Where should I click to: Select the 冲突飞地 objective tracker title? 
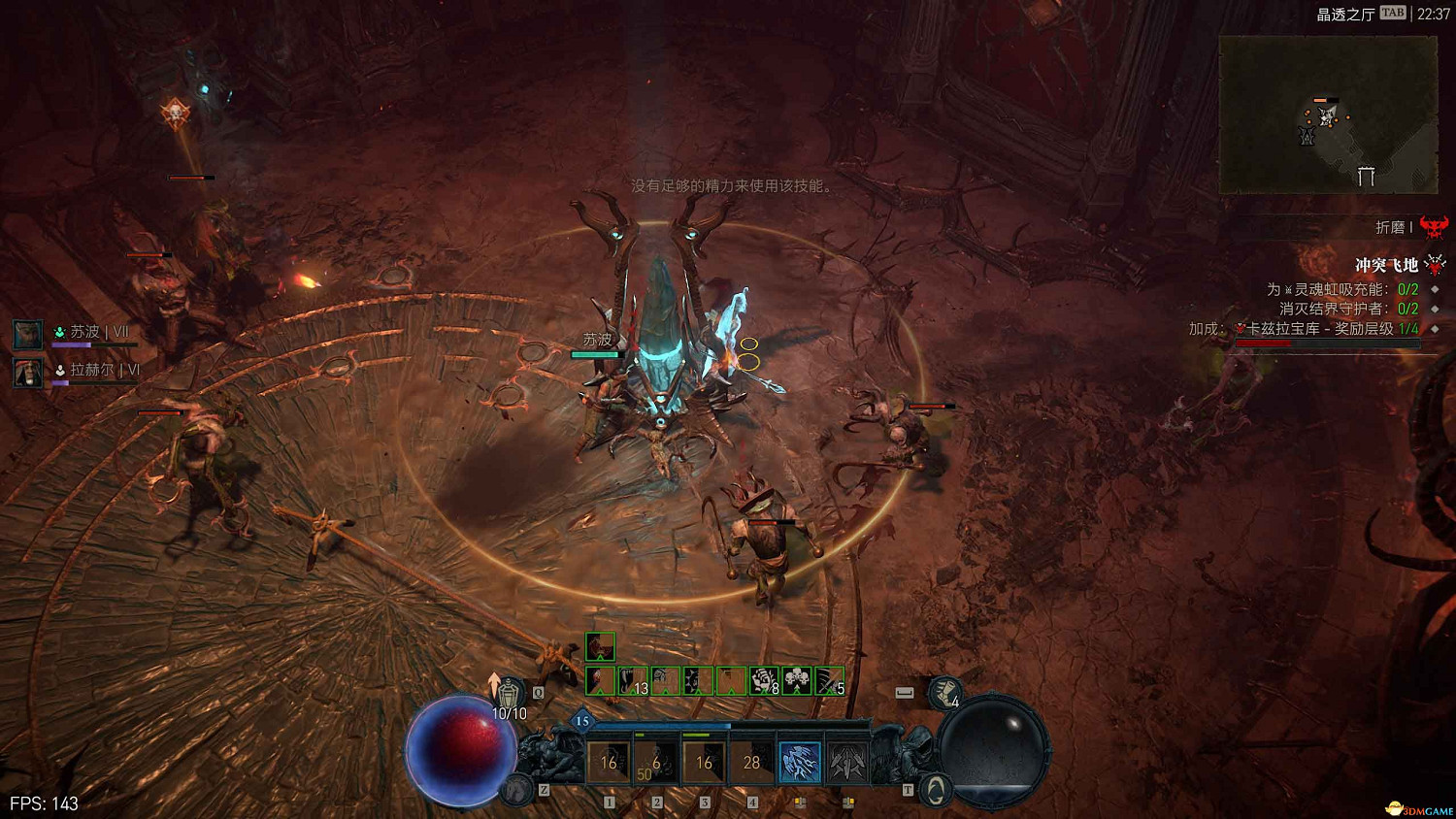tap(1386, 265)
